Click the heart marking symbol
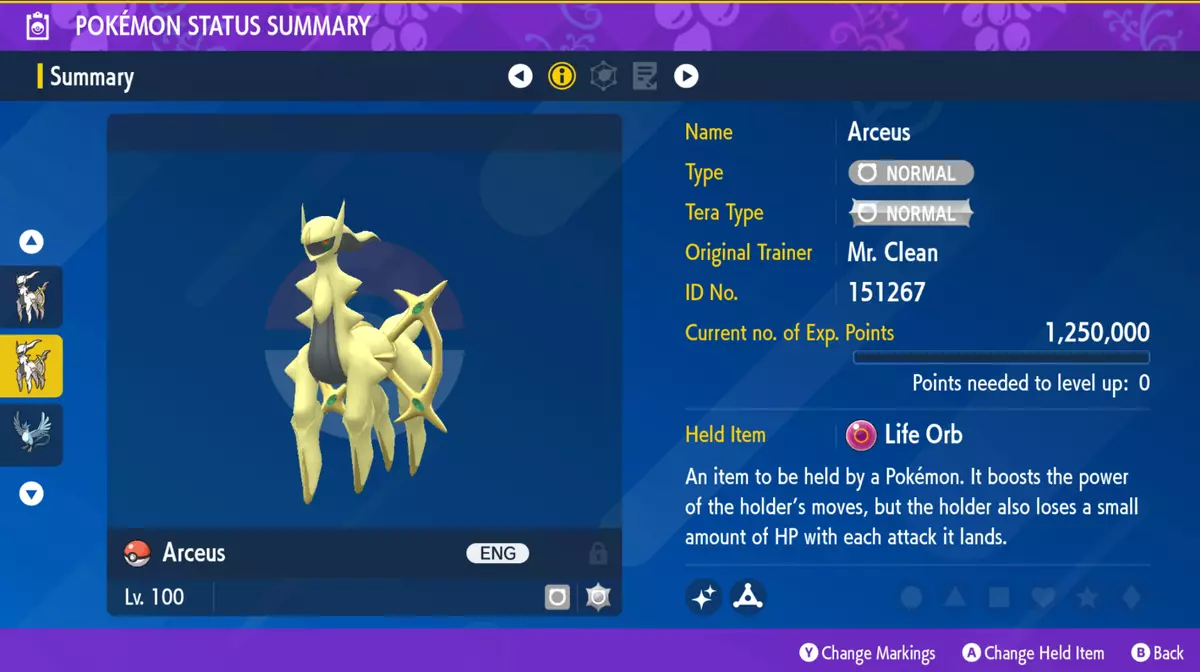 click(x=1043, y=598)
